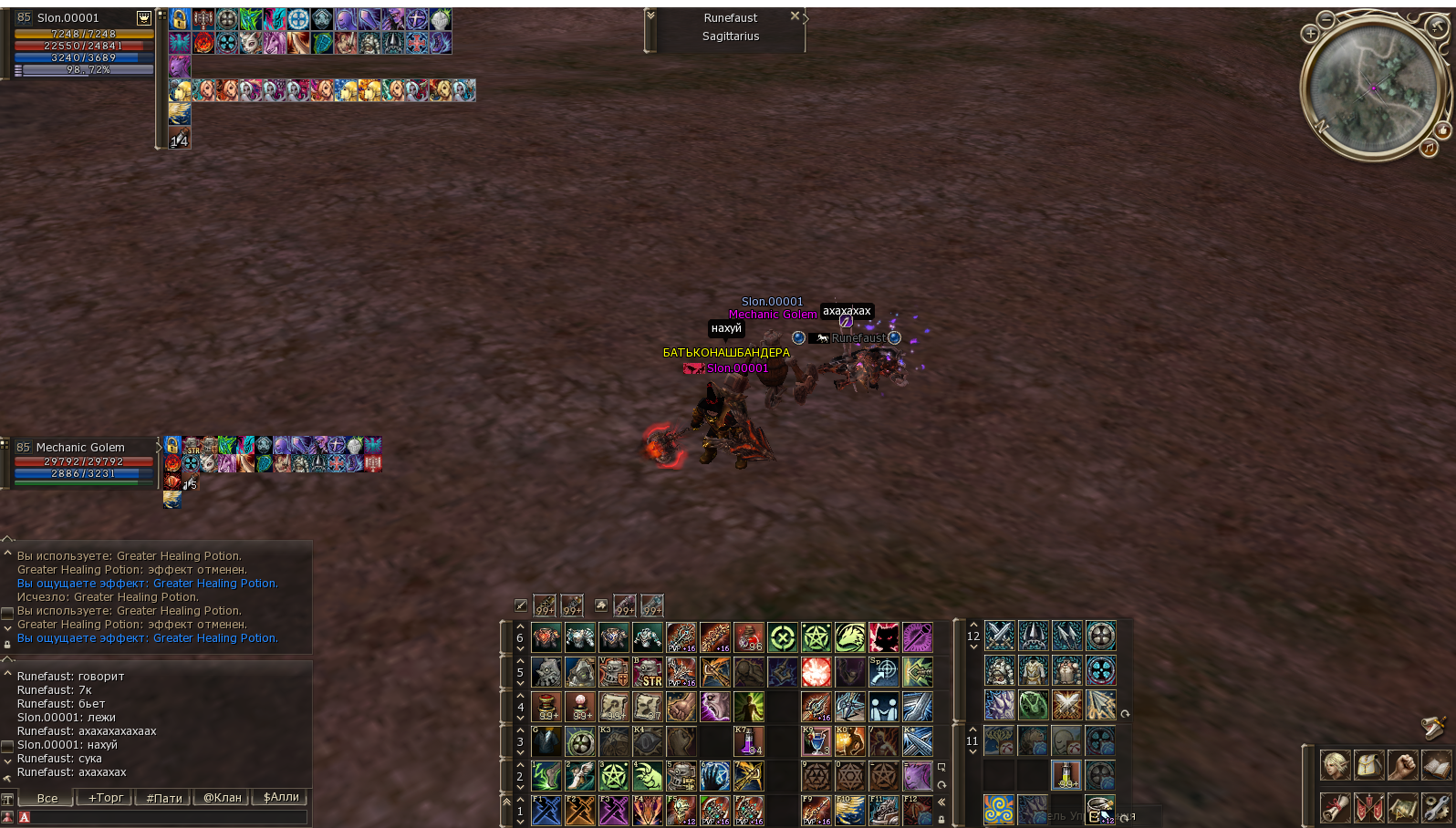Open Actions panel via fist icon
This screenshot has height=828, width=1456.
point(1401,766)
